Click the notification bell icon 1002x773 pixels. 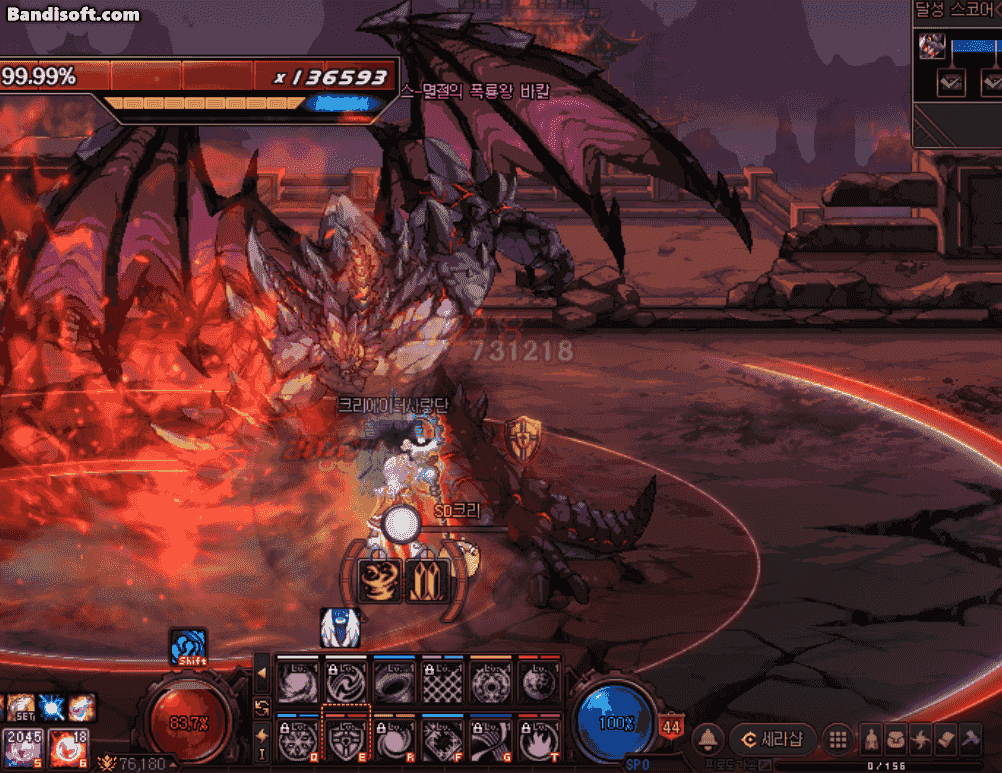pos(708,740)
